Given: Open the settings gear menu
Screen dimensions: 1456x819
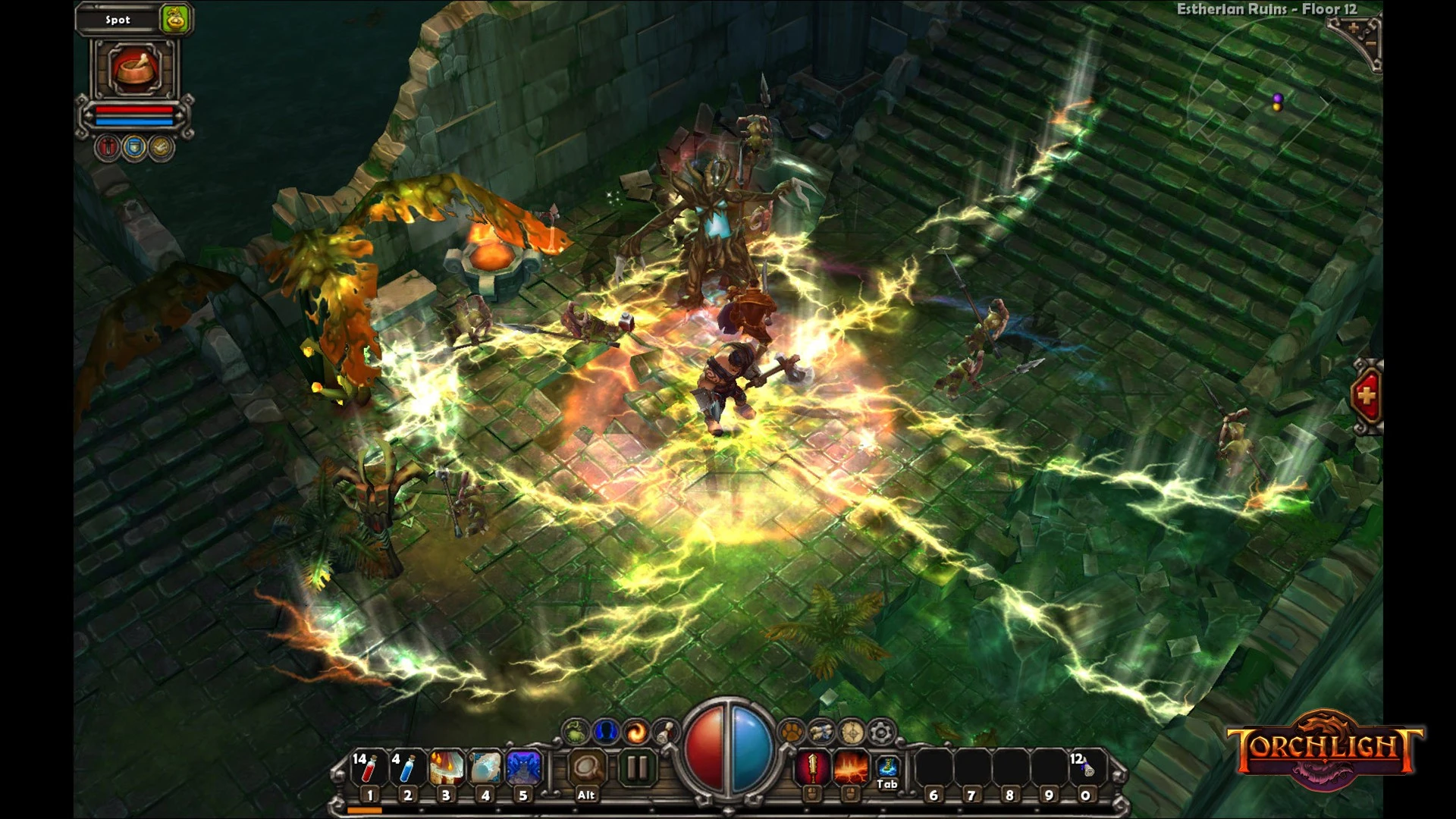Looking at the screenshot, I should click(x=880, y=733).
